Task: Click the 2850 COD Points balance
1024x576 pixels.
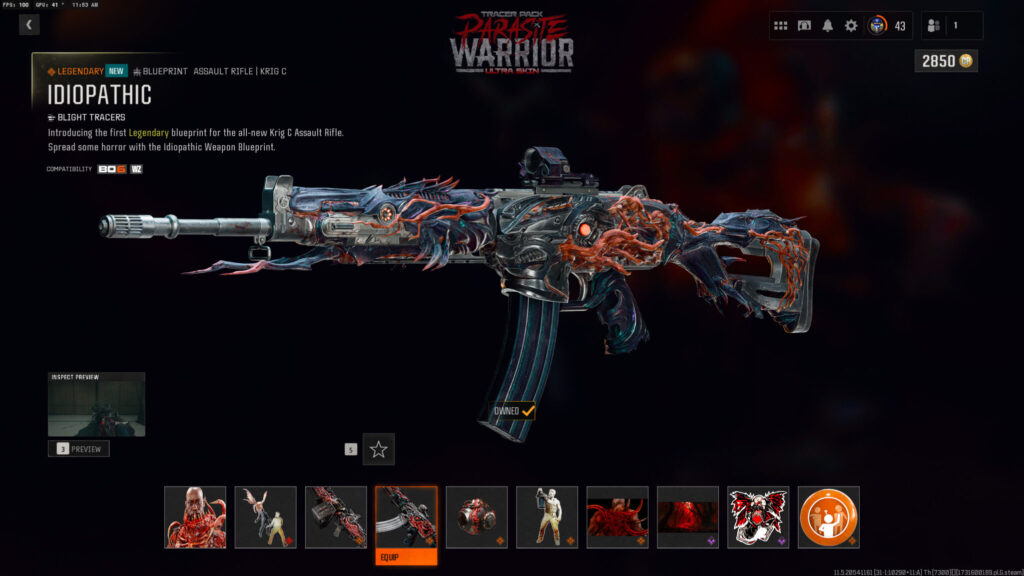Action: [x=945, y=61]
